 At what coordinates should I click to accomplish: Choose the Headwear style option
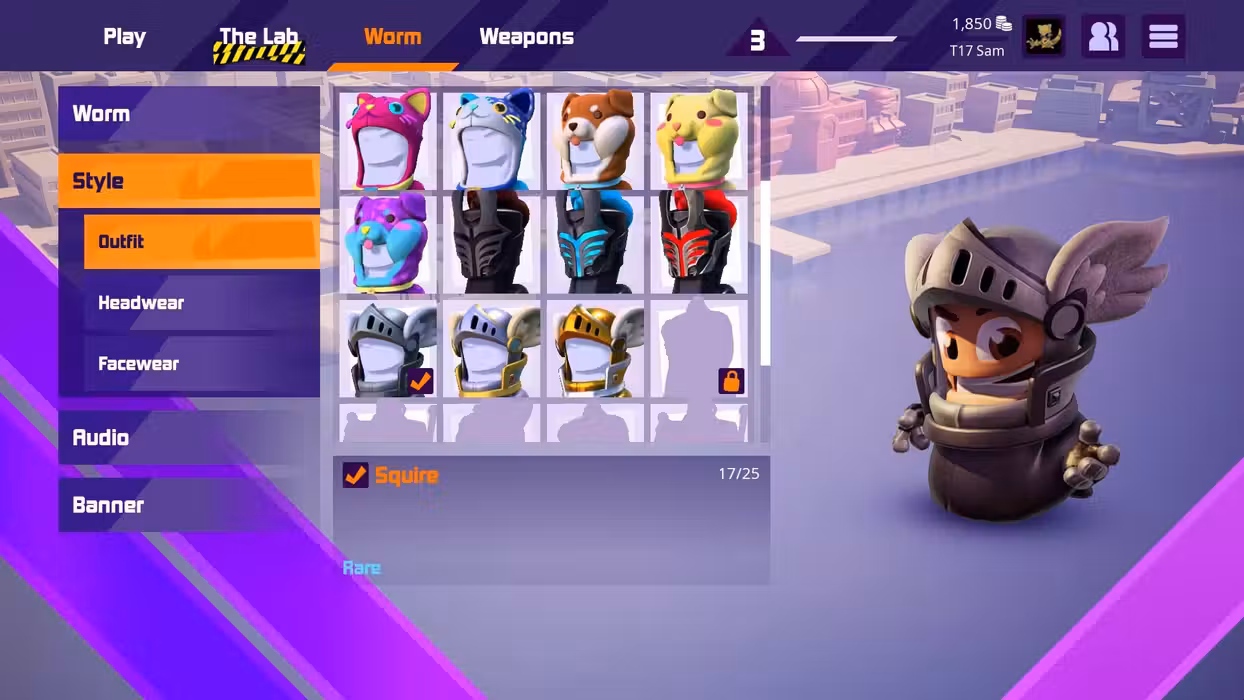pos(201,303)
